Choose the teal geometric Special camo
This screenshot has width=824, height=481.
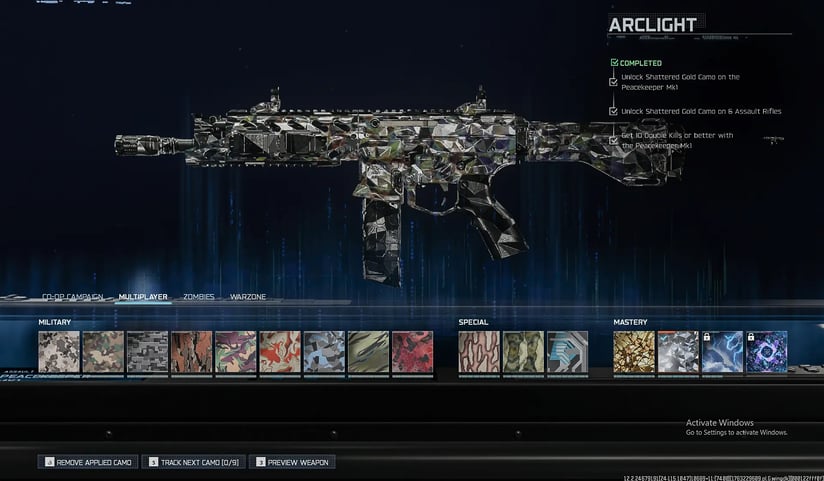tap(567, 352)
